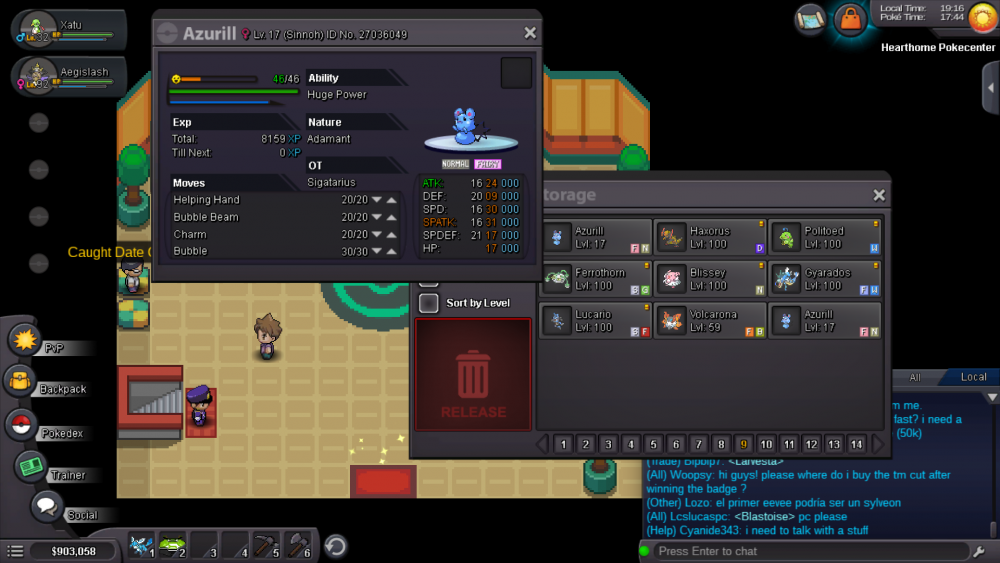Select Politoed in the storage box
1000x563 pixels.
pos(825,238)
